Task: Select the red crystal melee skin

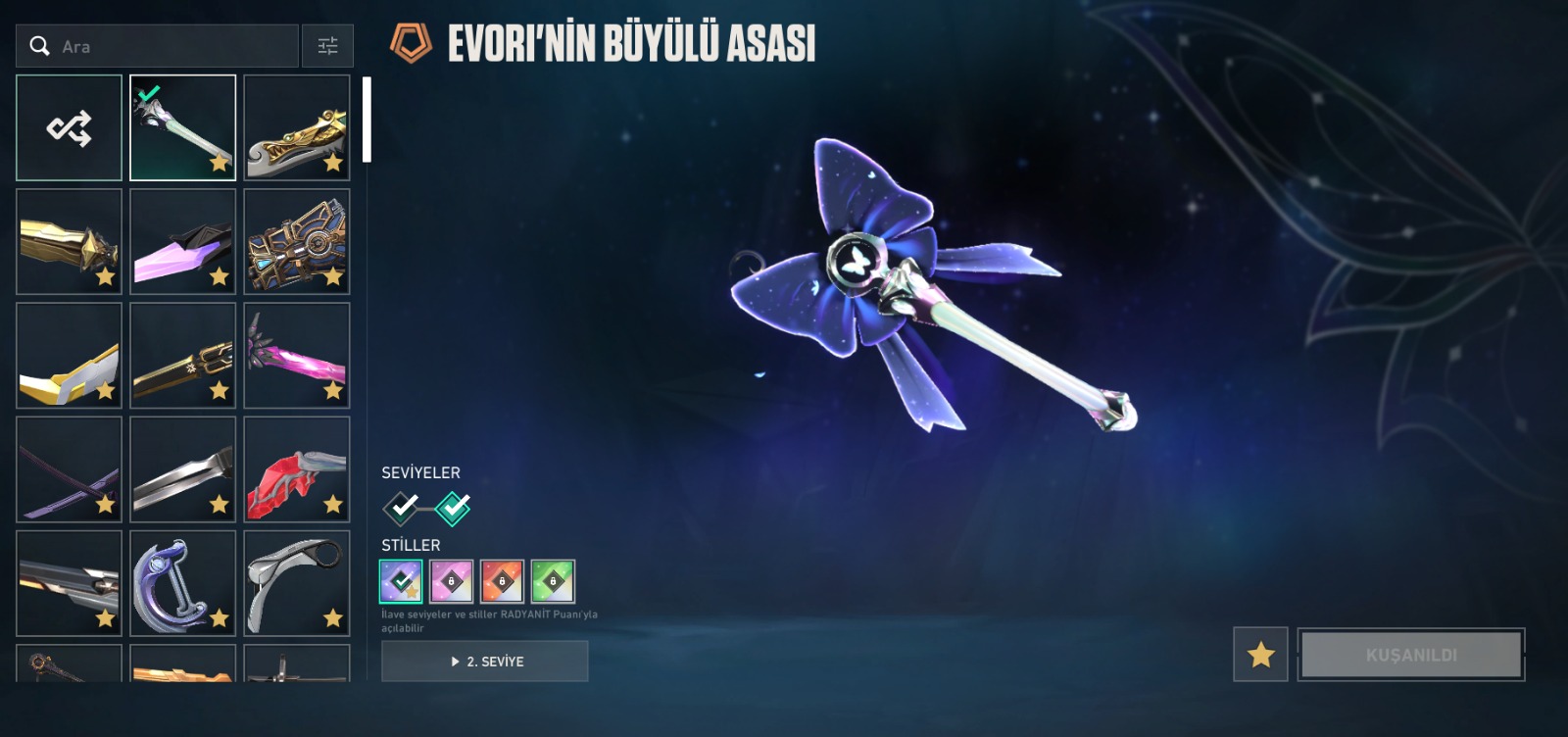Action: point(297,469)
